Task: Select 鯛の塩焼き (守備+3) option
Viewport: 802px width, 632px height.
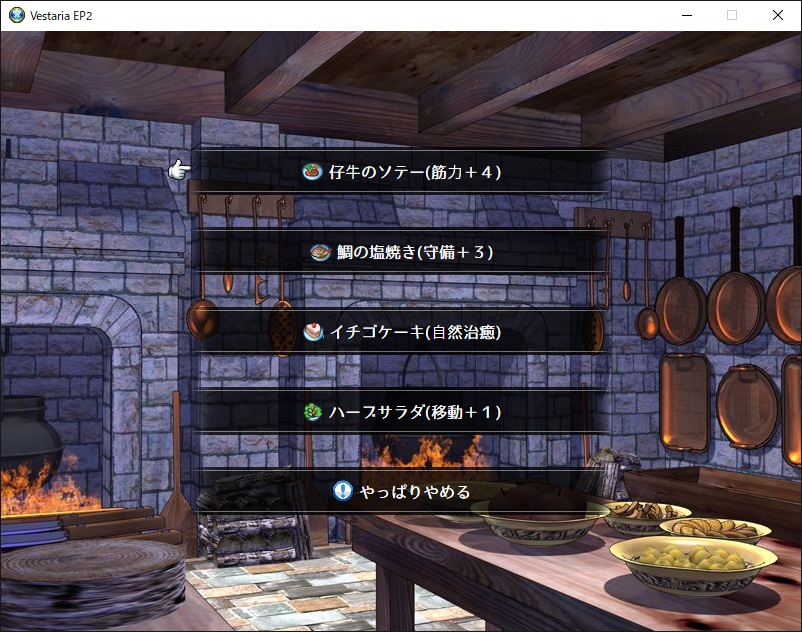Action: pyautogui.click(x=402, y=252)
